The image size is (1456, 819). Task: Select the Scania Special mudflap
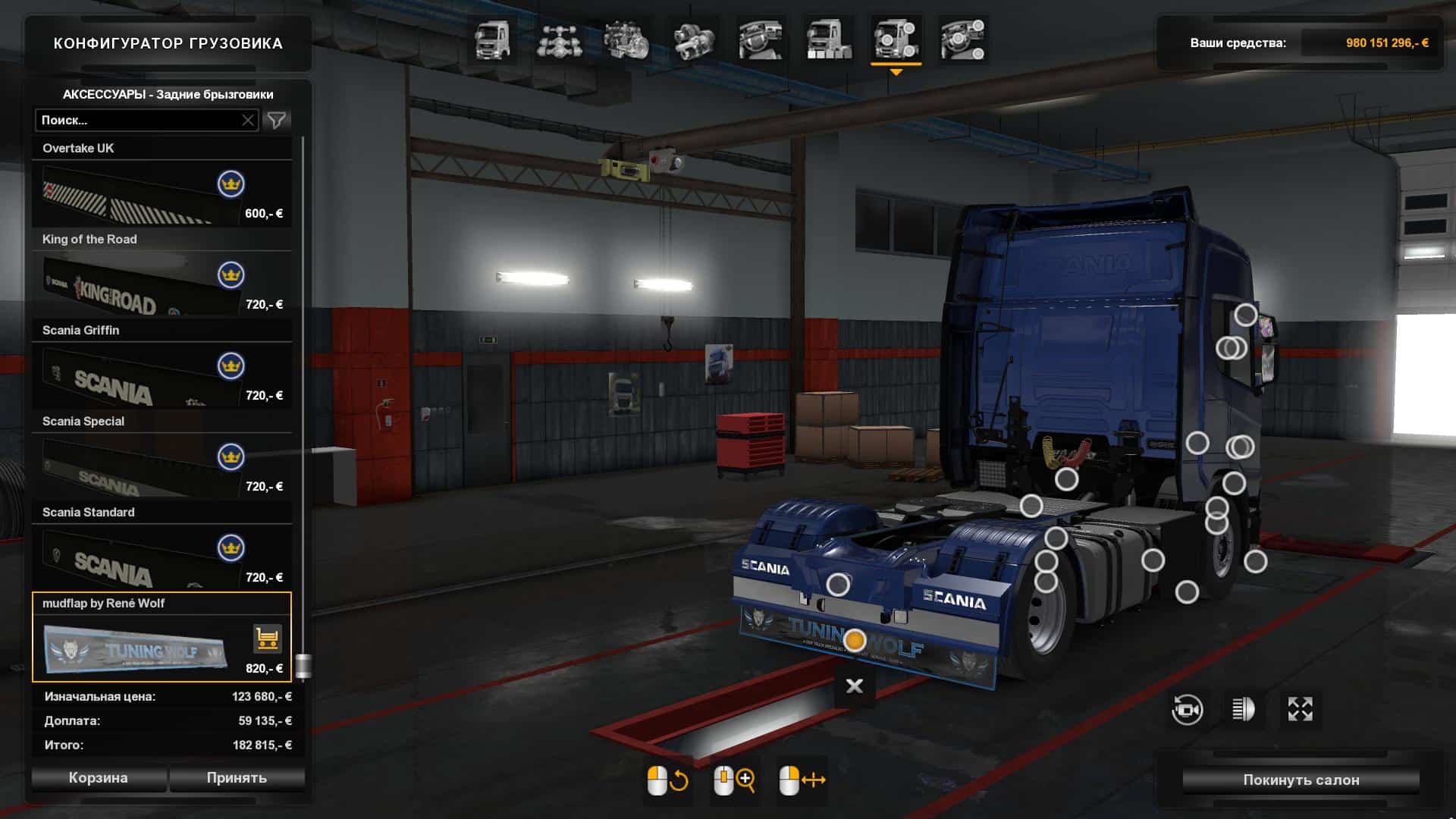point(162,467)
